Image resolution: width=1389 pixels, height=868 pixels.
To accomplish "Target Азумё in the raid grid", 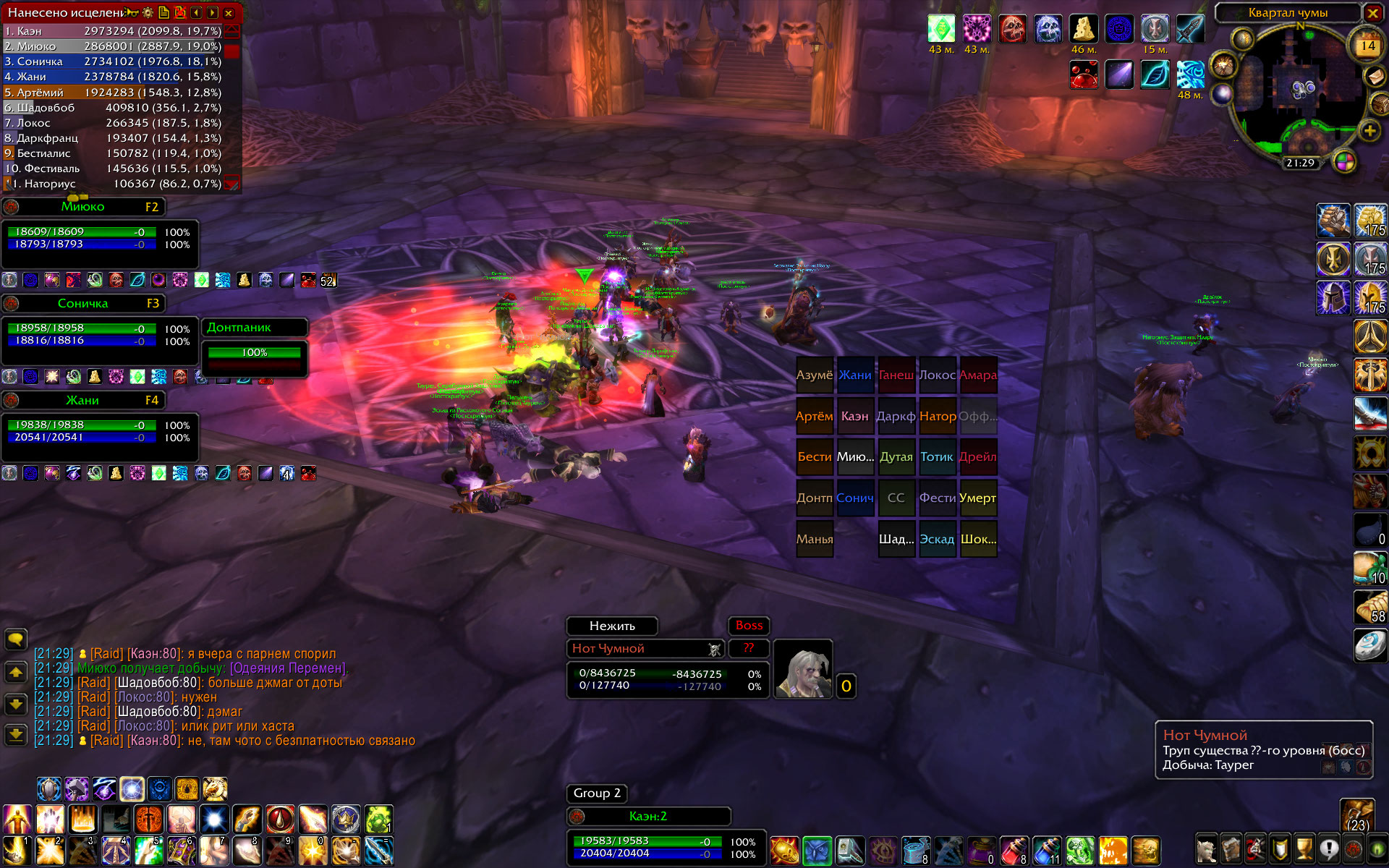I will [815, 375].
